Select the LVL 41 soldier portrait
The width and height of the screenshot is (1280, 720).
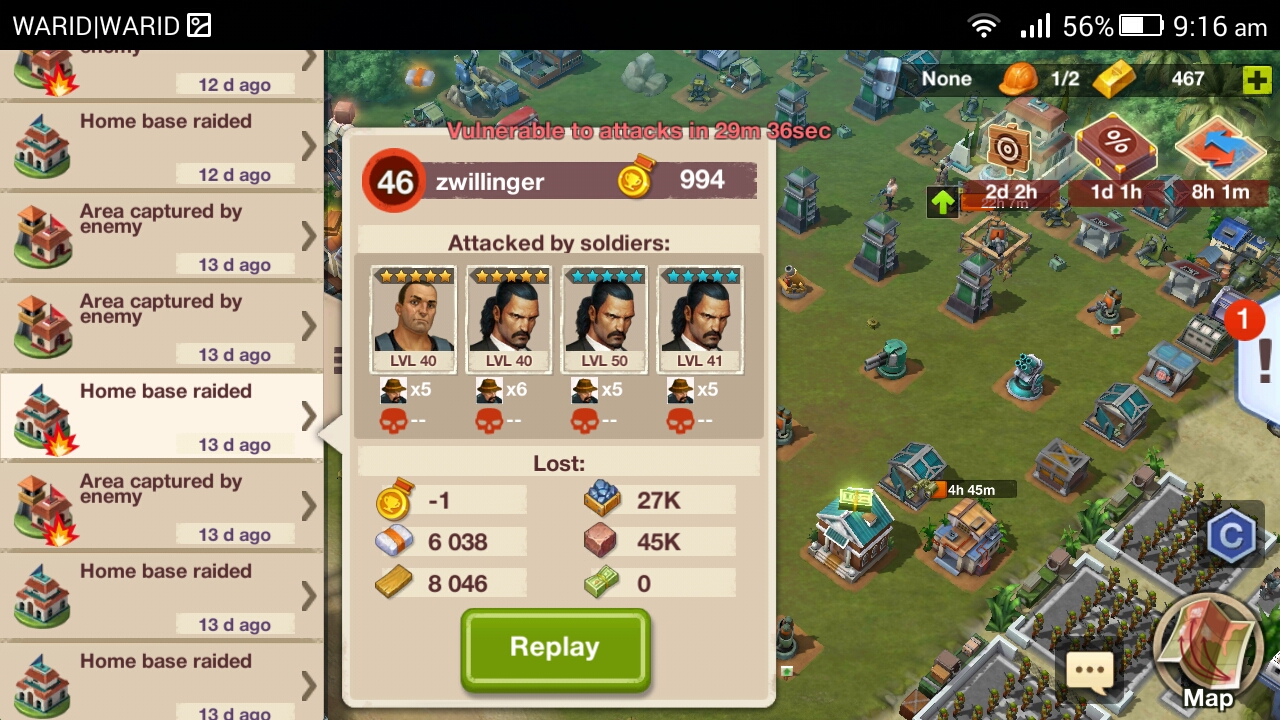click(700, 320)
